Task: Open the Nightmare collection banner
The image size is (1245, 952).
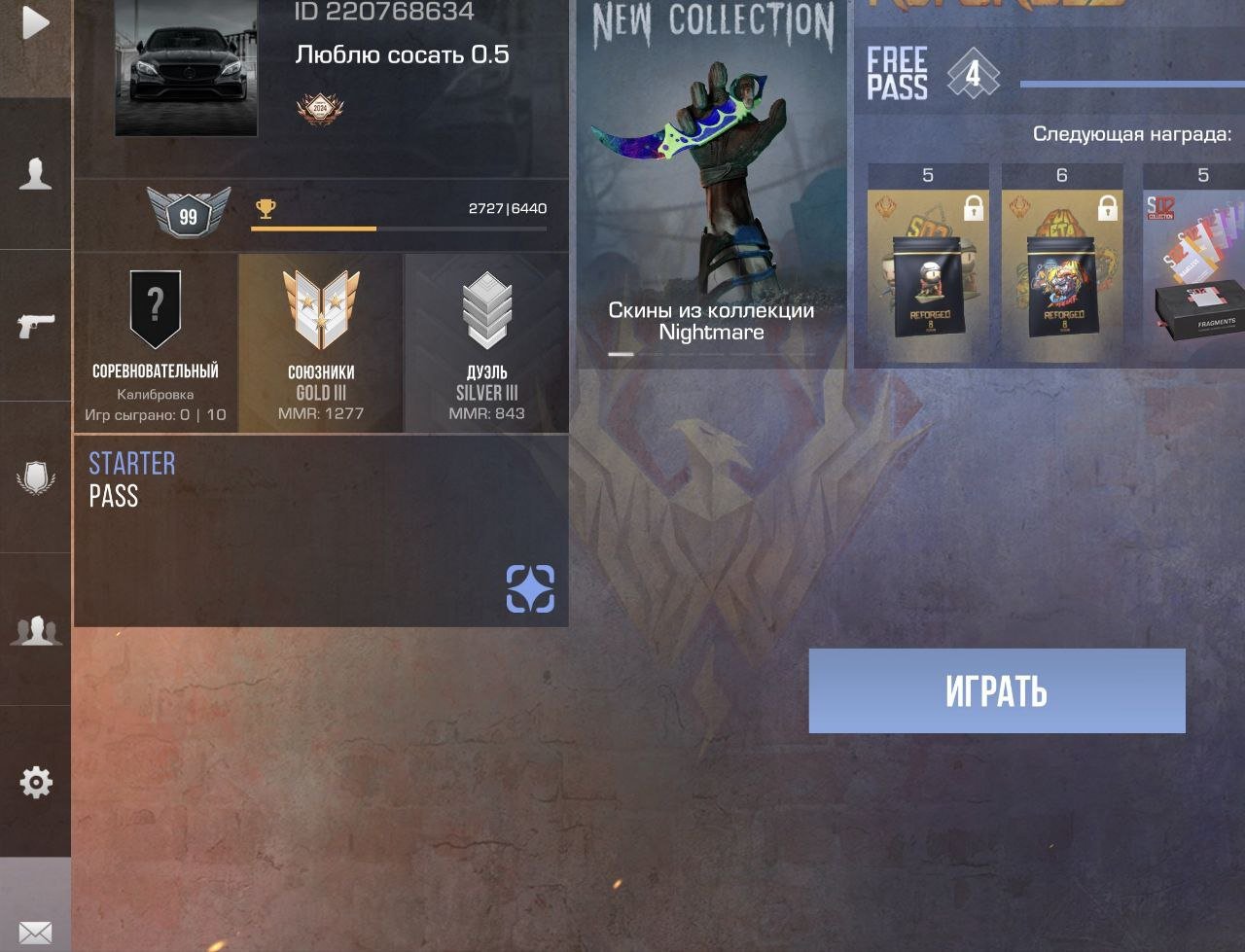Action: 712,185
